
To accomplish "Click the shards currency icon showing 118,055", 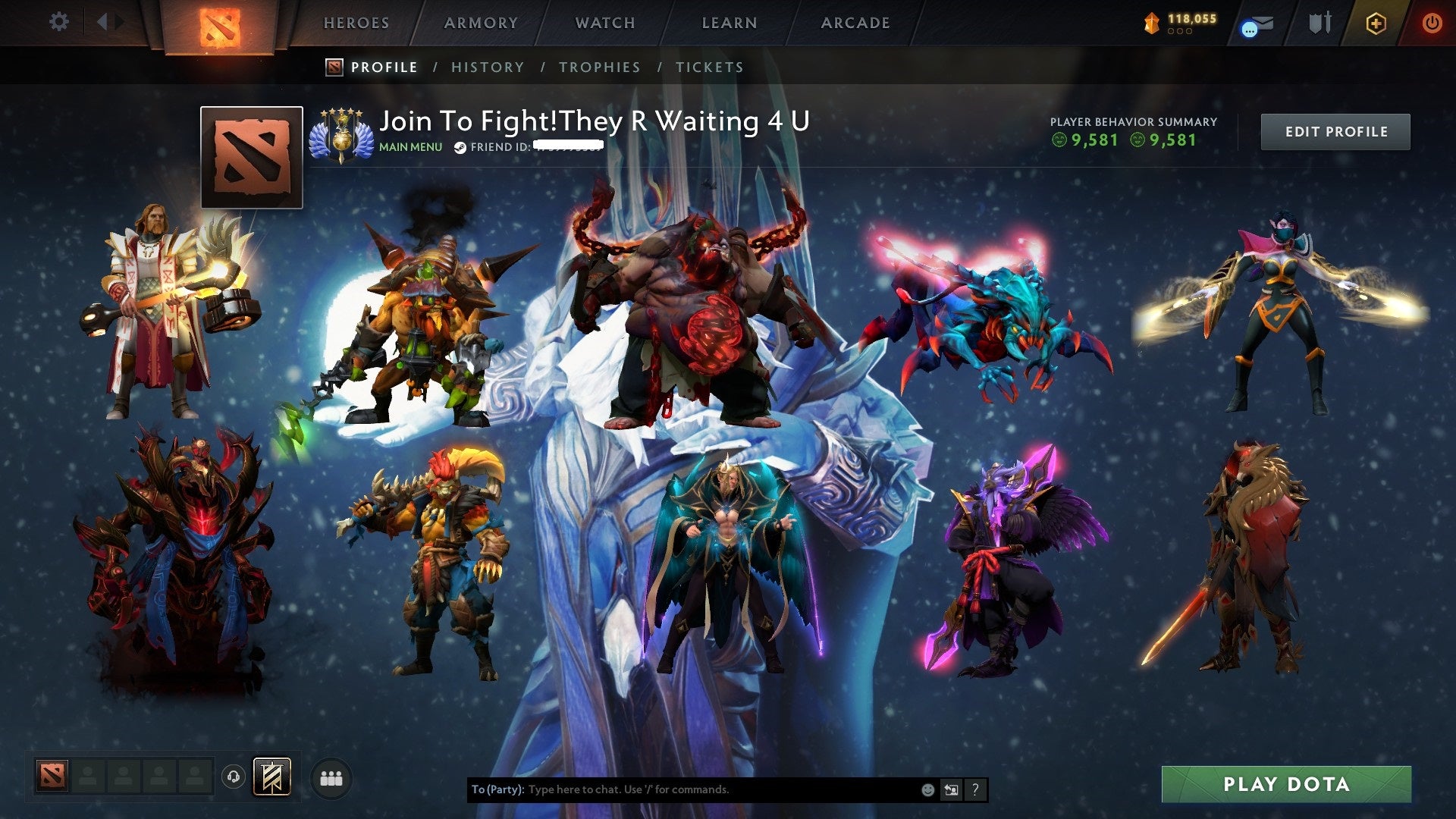I will tap(1151, 23).
